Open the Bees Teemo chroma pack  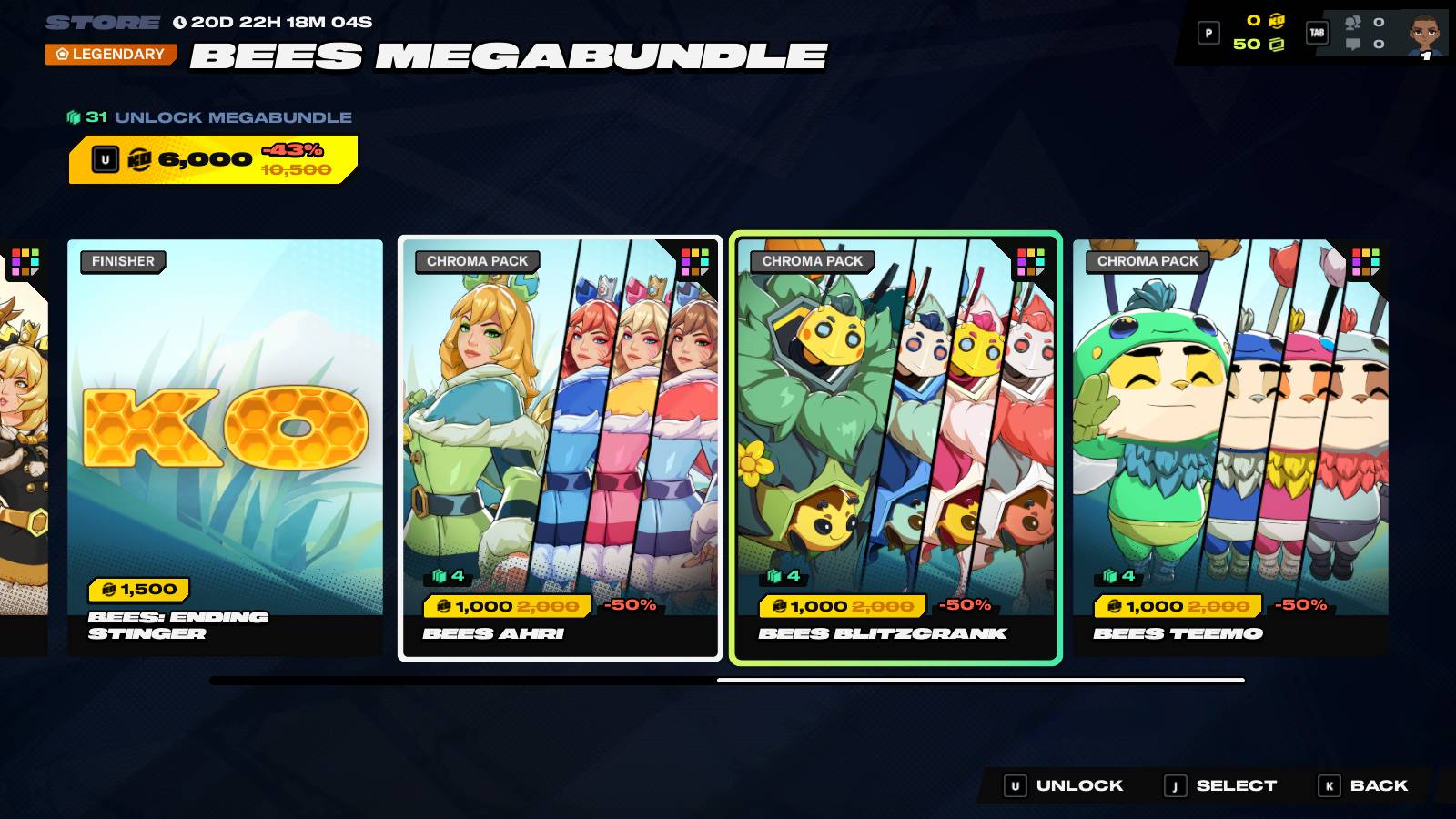pyautogui.click(x=1230, y=446)
